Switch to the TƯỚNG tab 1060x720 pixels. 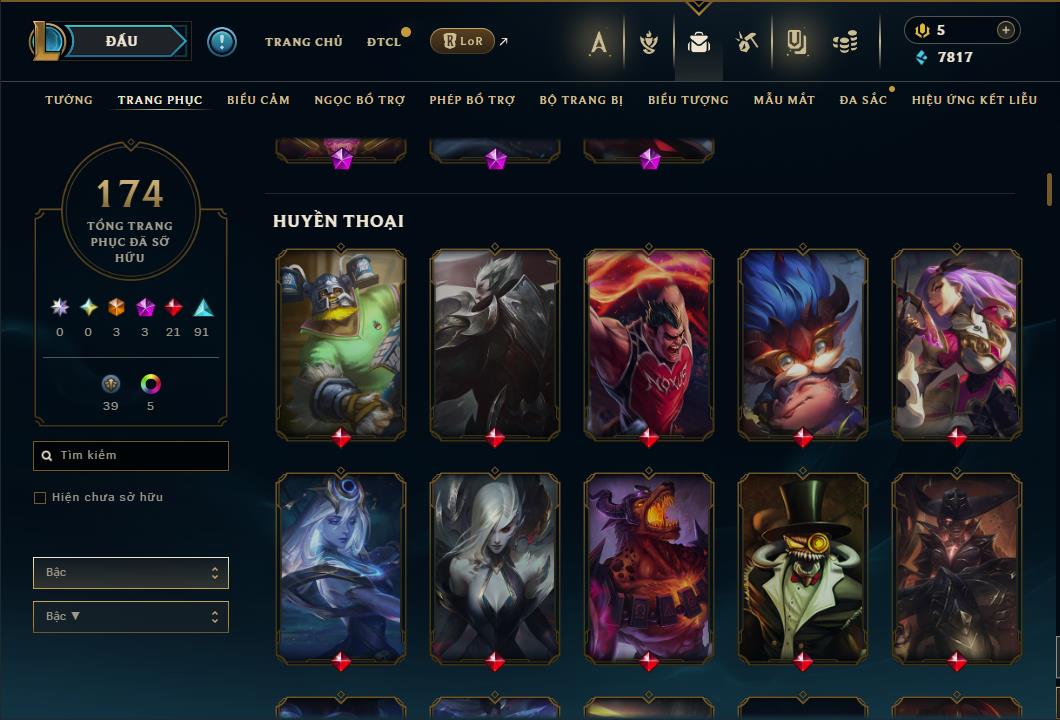[x=69, y=100]
